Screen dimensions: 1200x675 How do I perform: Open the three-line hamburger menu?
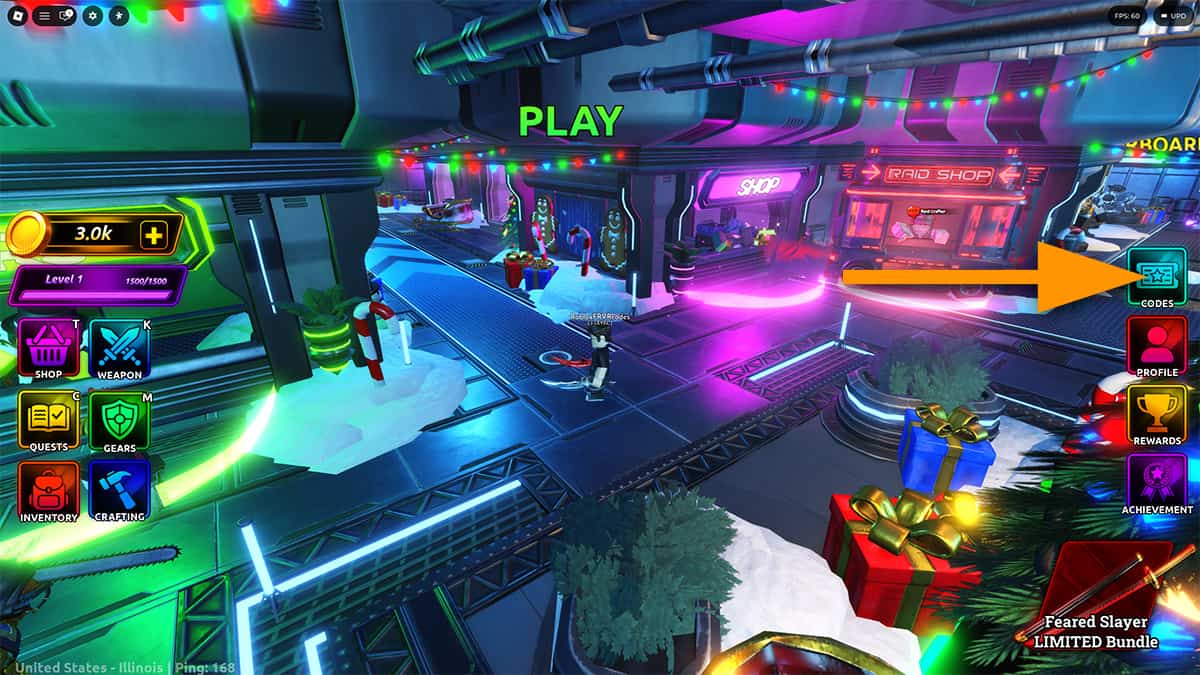tap(43, 16)
